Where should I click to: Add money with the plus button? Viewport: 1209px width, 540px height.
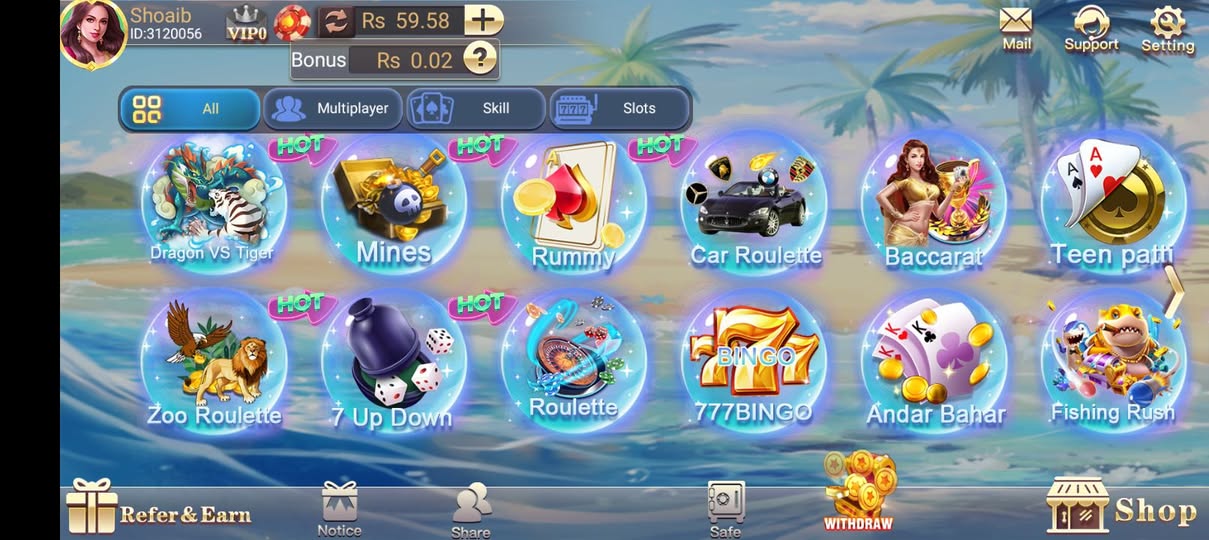[484, 20]
